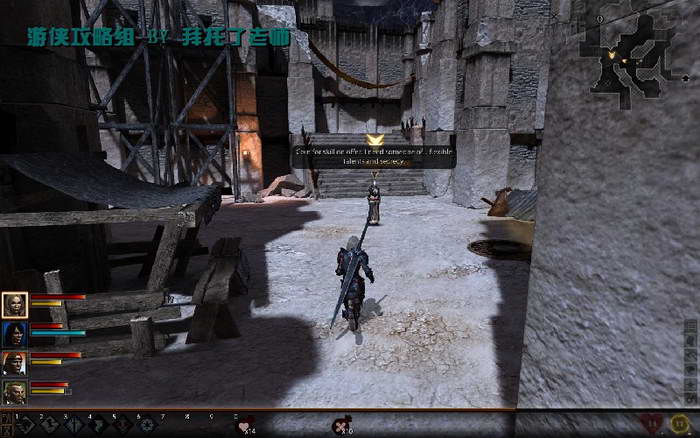Select the blonde party leader portrait
The height and width of the screenshot is (438, 700).
(15, 305)
